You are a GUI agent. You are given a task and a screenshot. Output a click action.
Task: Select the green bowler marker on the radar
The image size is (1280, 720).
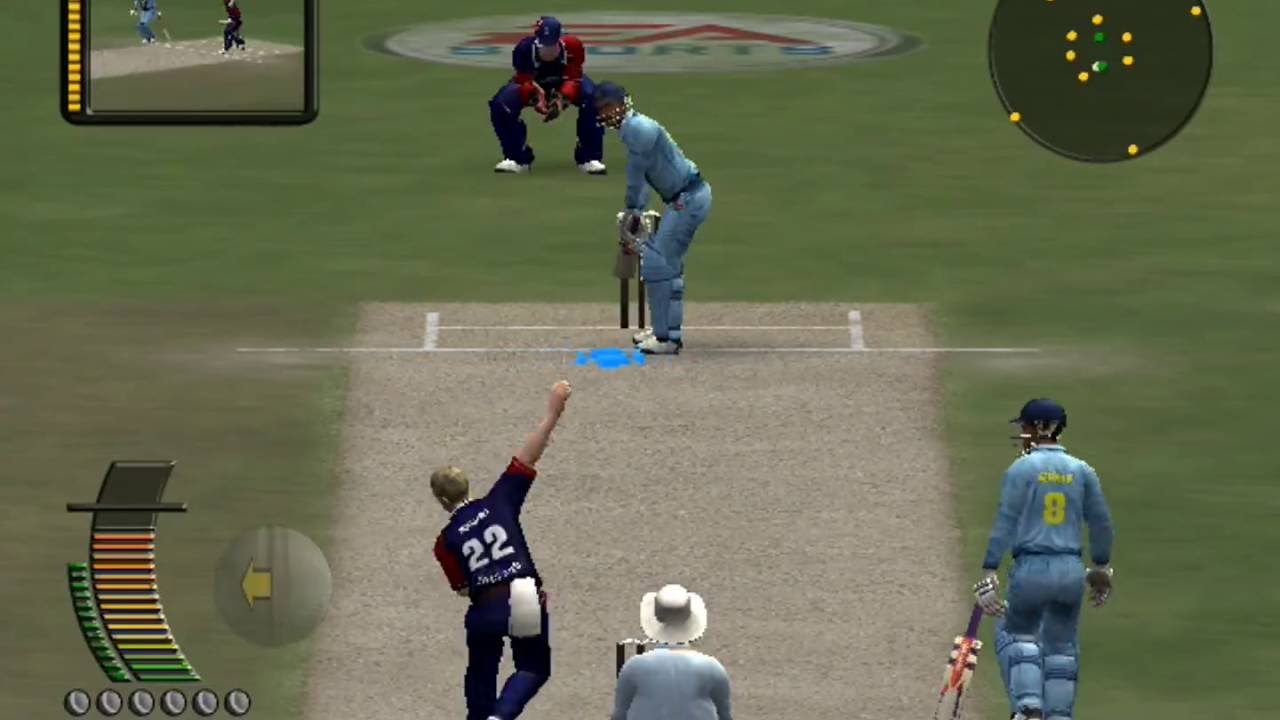1098,36
